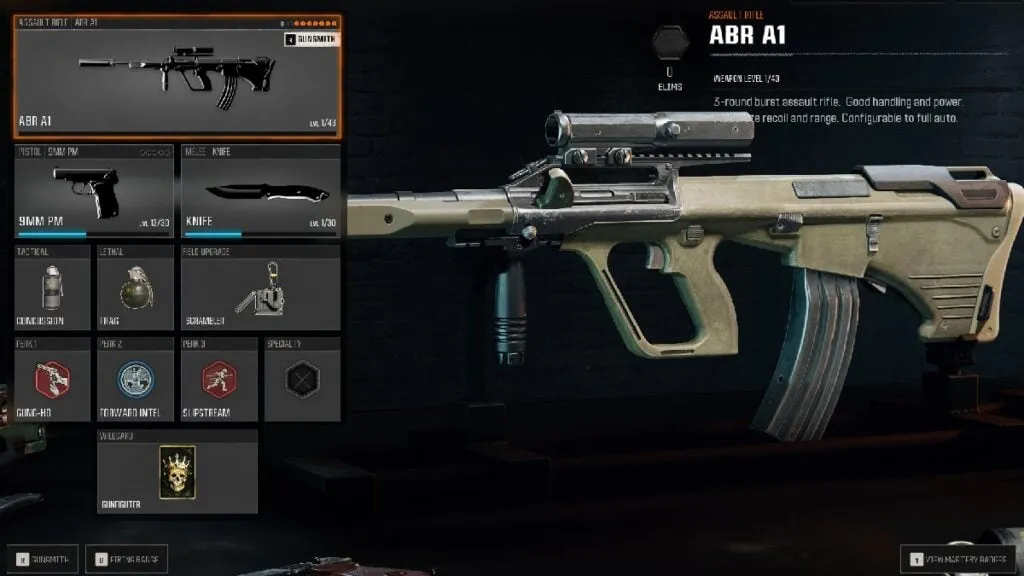Select the Forward Intel perk slot

pos(135,379)
